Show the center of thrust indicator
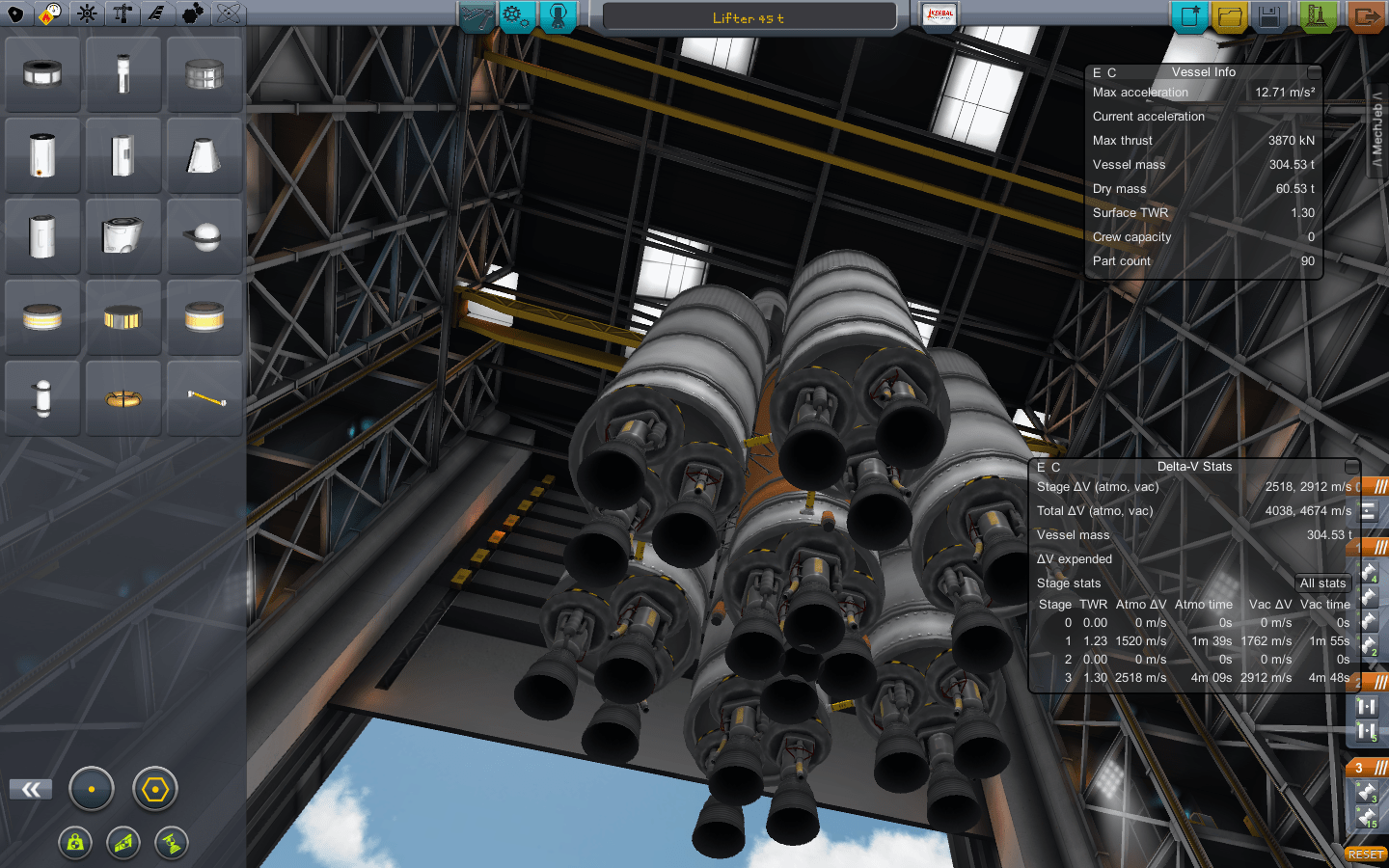This screenshot has height=868, width=1389. 170,843
